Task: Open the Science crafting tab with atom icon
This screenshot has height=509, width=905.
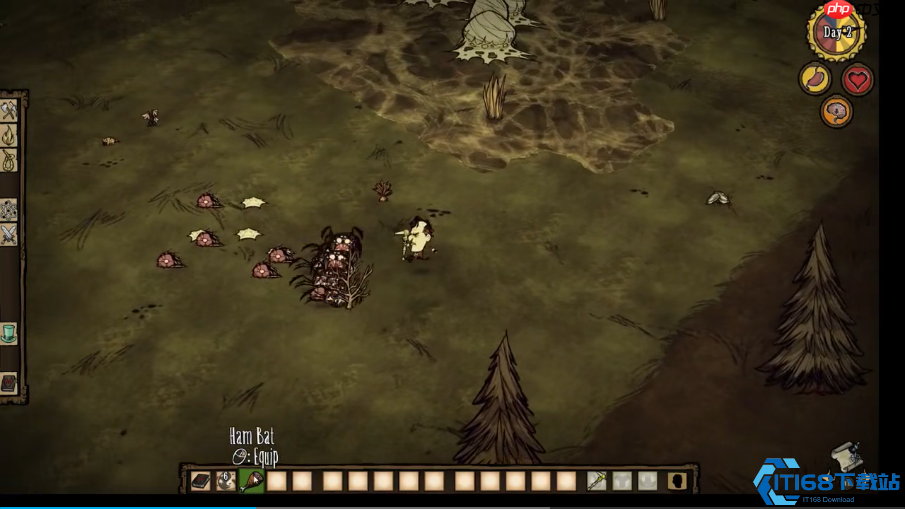Action: click(x=9, y=210)
